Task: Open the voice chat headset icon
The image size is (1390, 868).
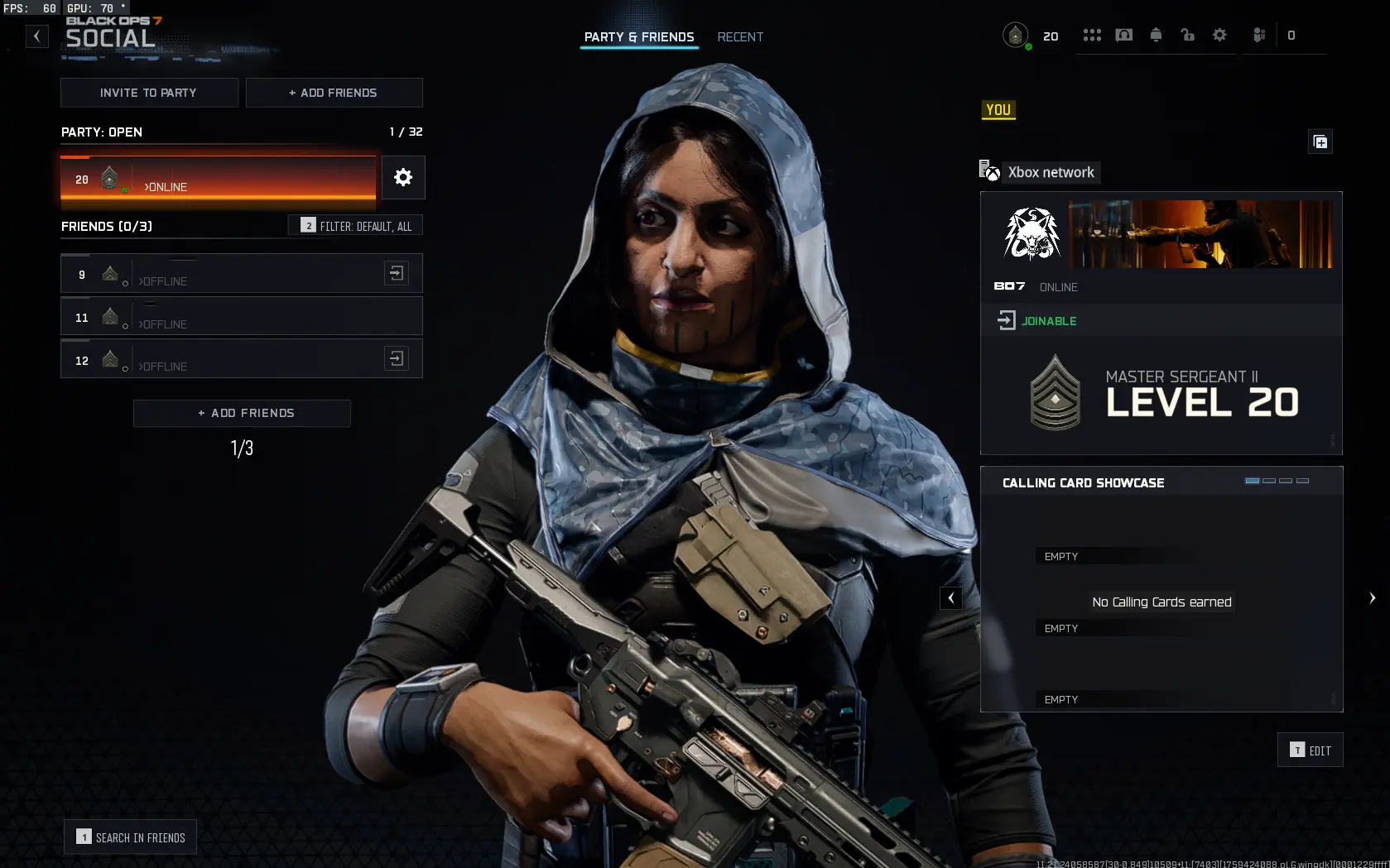Action: tap(1124, 36)
